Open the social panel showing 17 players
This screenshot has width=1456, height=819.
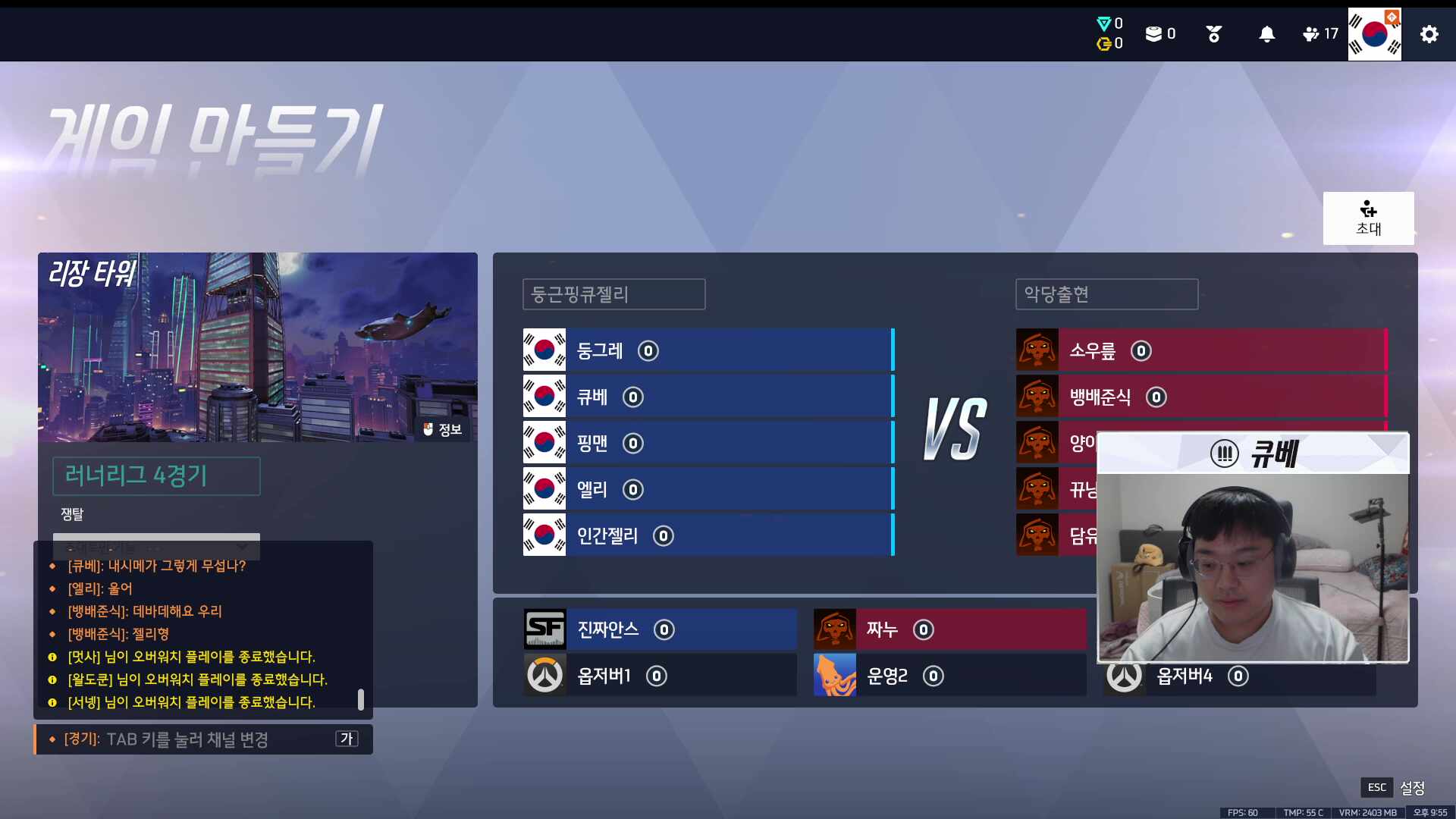[x=1312, y=33]
